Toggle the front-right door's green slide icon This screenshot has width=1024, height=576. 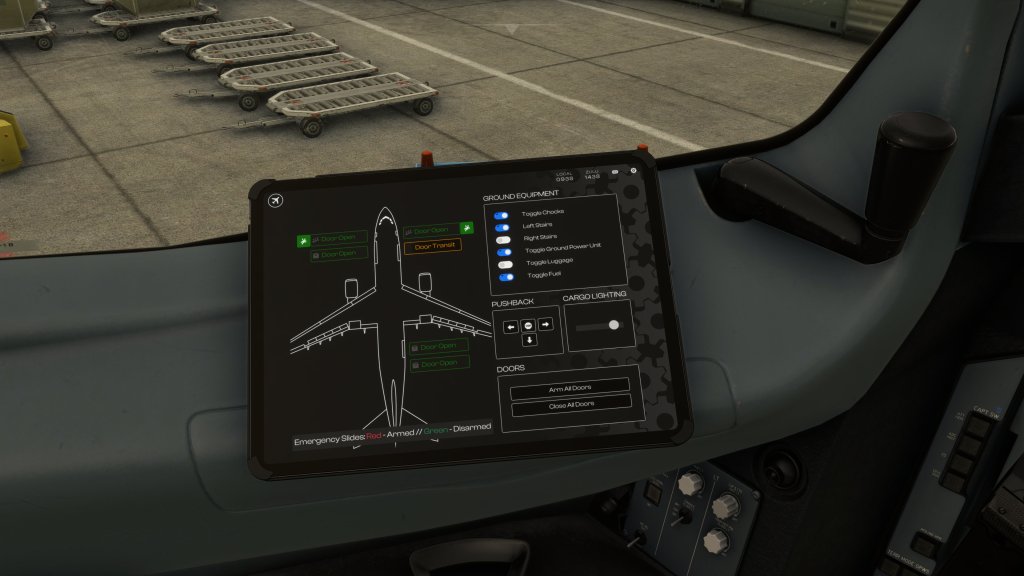point(466,229)
